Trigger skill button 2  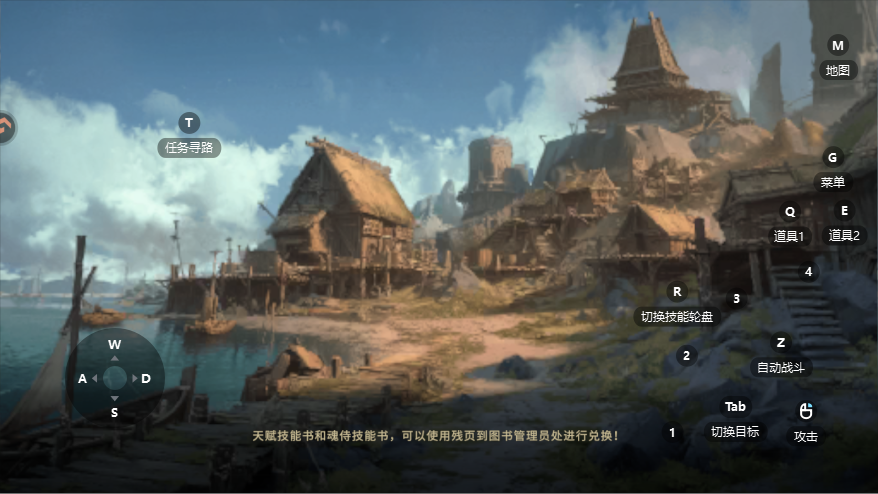pos(686,355)
